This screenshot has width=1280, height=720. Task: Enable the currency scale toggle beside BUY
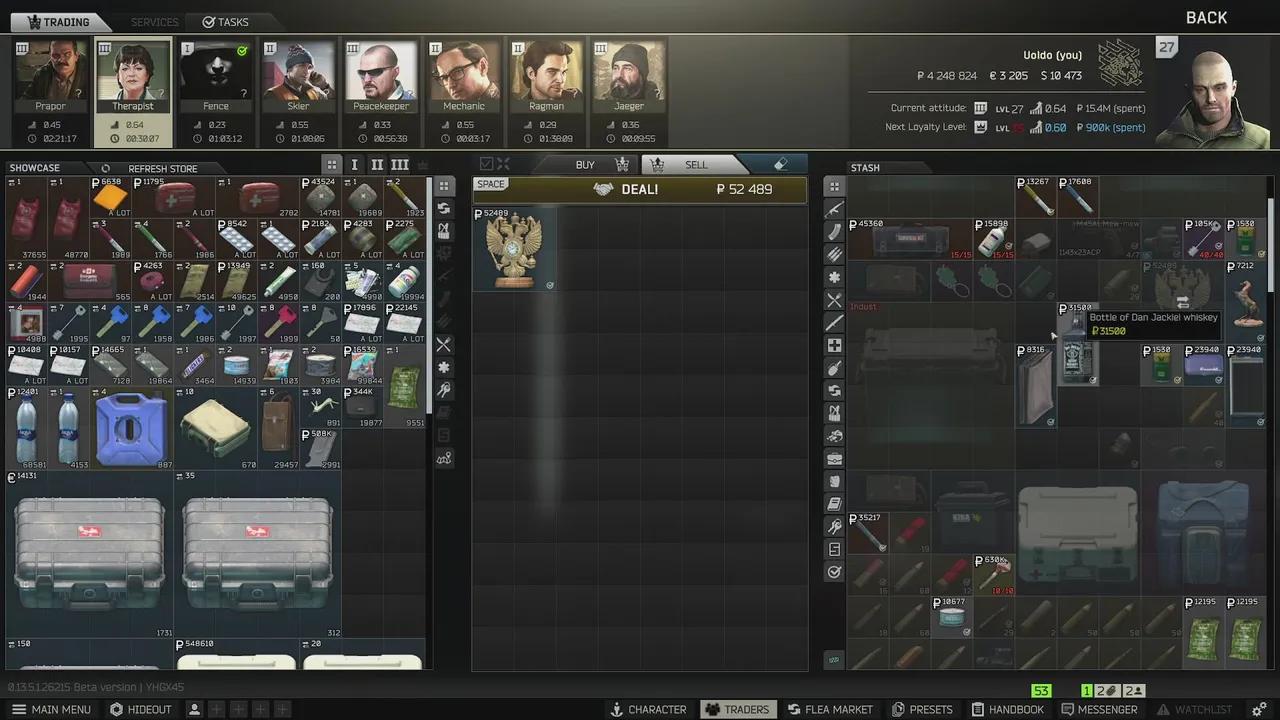point(622,164)
